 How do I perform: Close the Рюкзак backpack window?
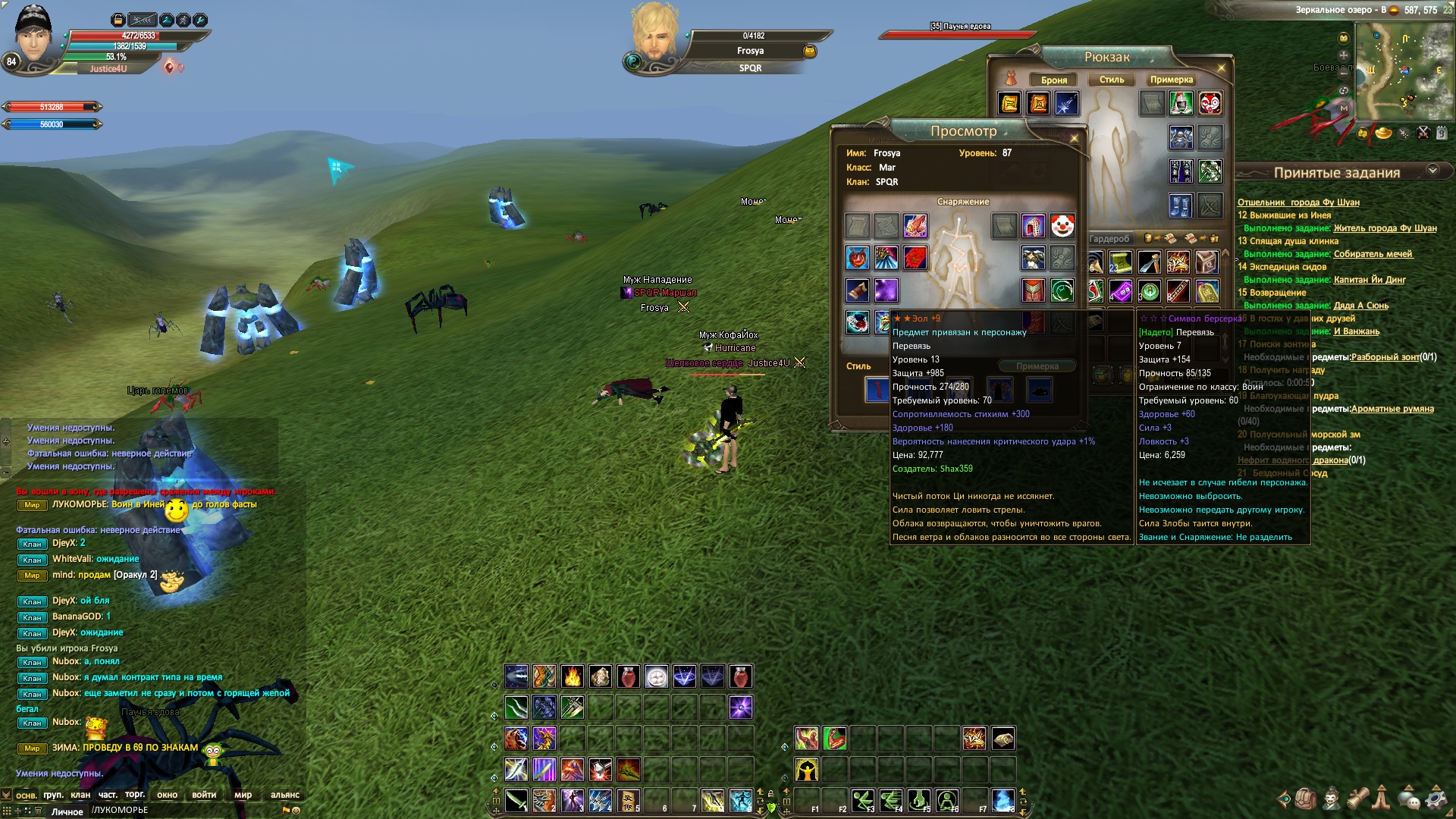(1221, 68)
